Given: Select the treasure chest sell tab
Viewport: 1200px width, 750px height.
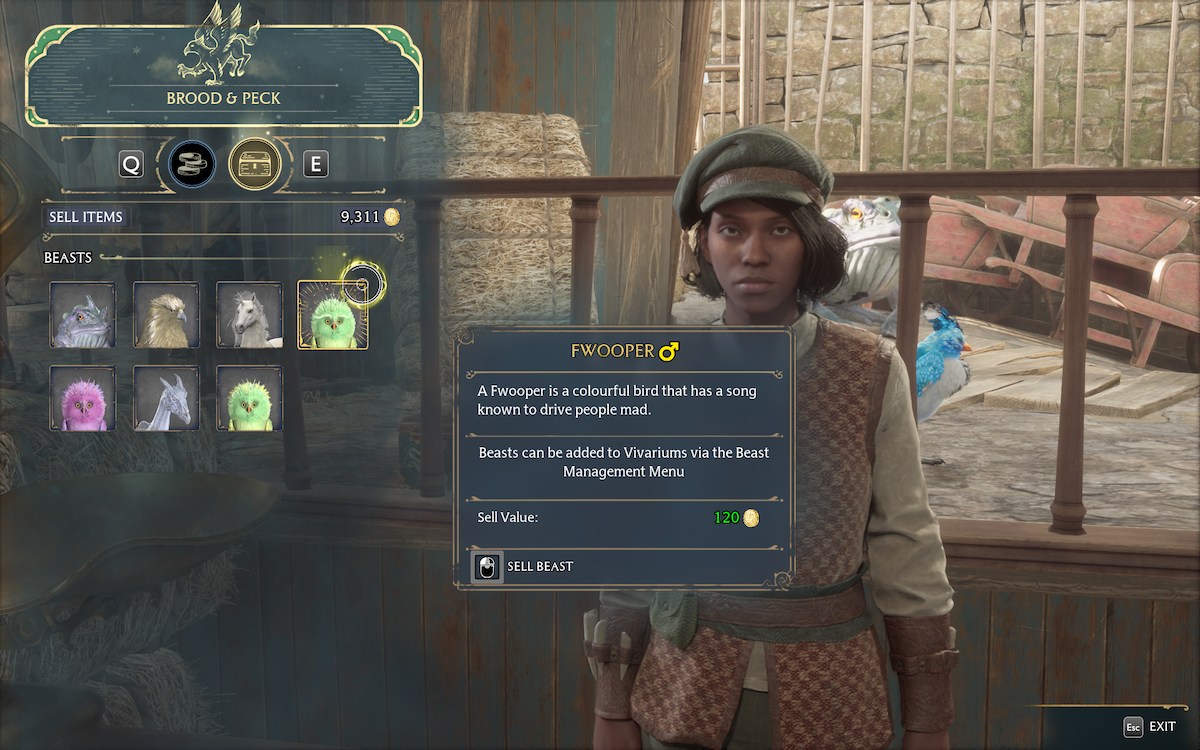Looking at the screenshot, I should point(254,164).
